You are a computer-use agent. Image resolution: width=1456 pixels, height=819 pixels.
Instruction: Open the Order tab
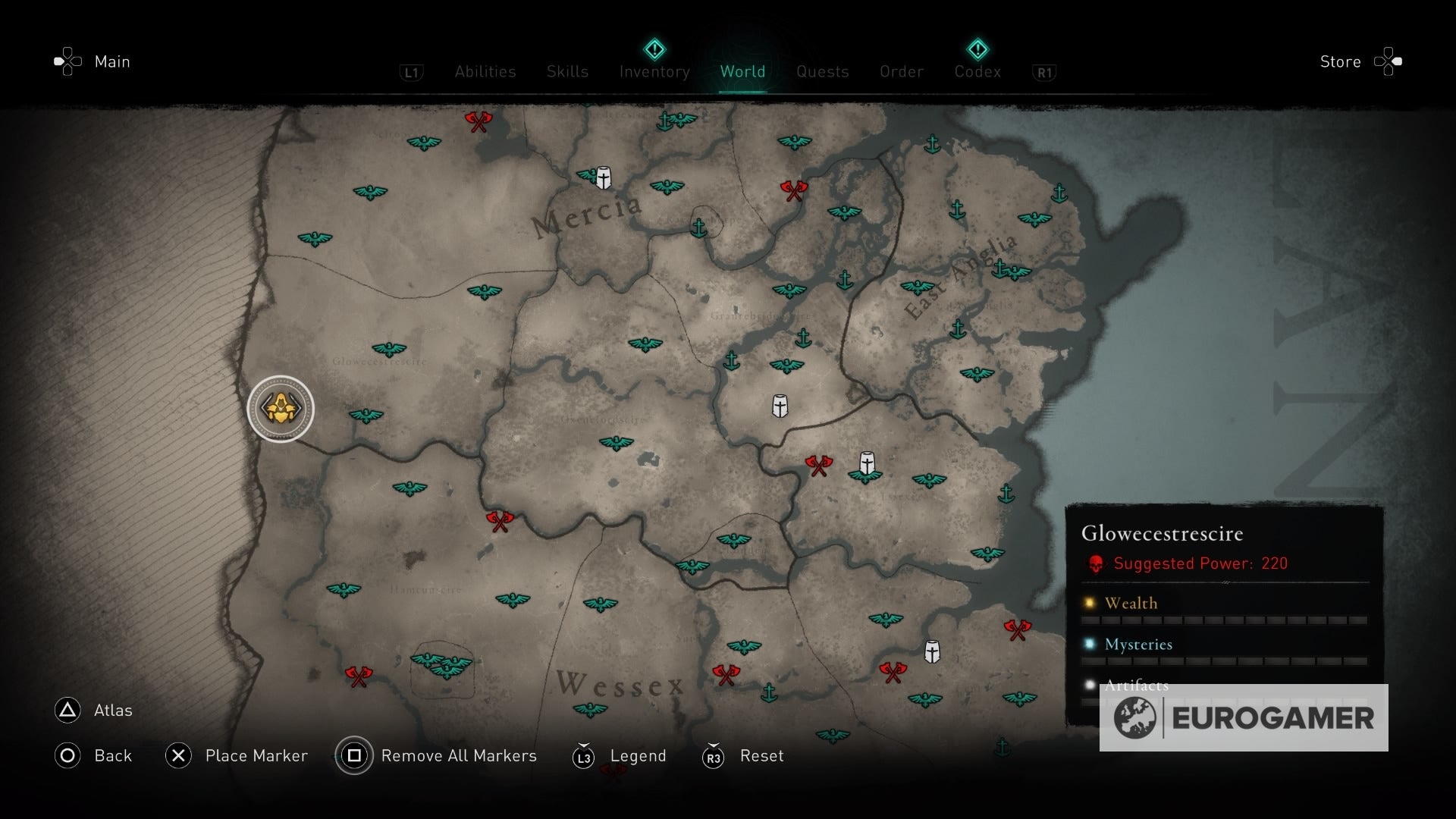[x=902, y=72]
